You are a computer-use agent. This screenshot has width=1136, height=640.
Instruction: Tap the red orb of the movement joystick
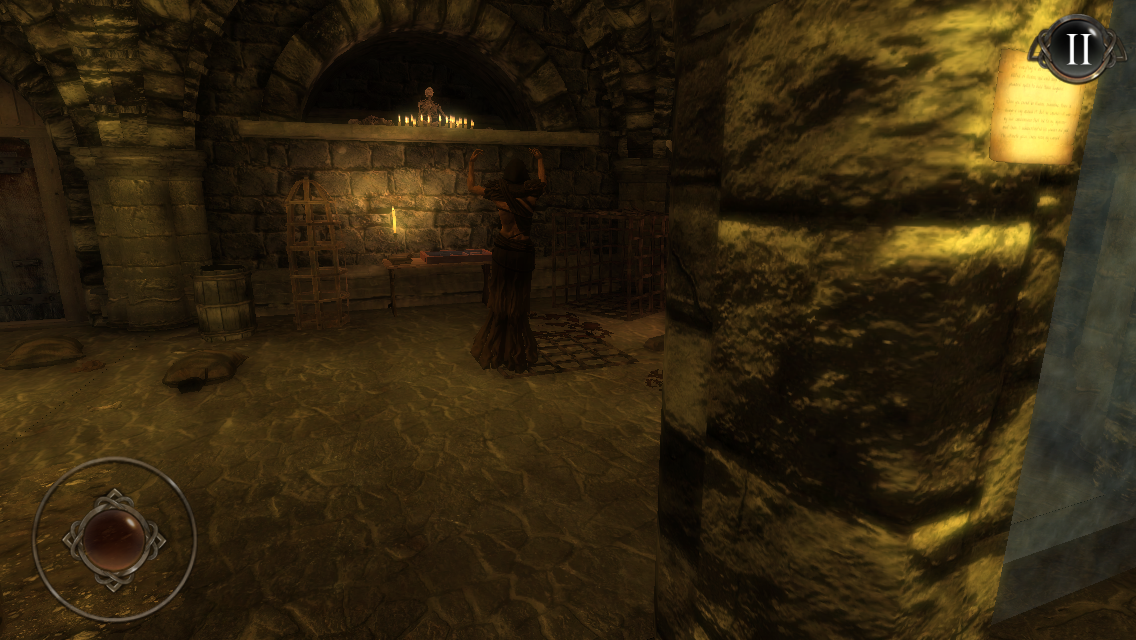pos(113,538)
